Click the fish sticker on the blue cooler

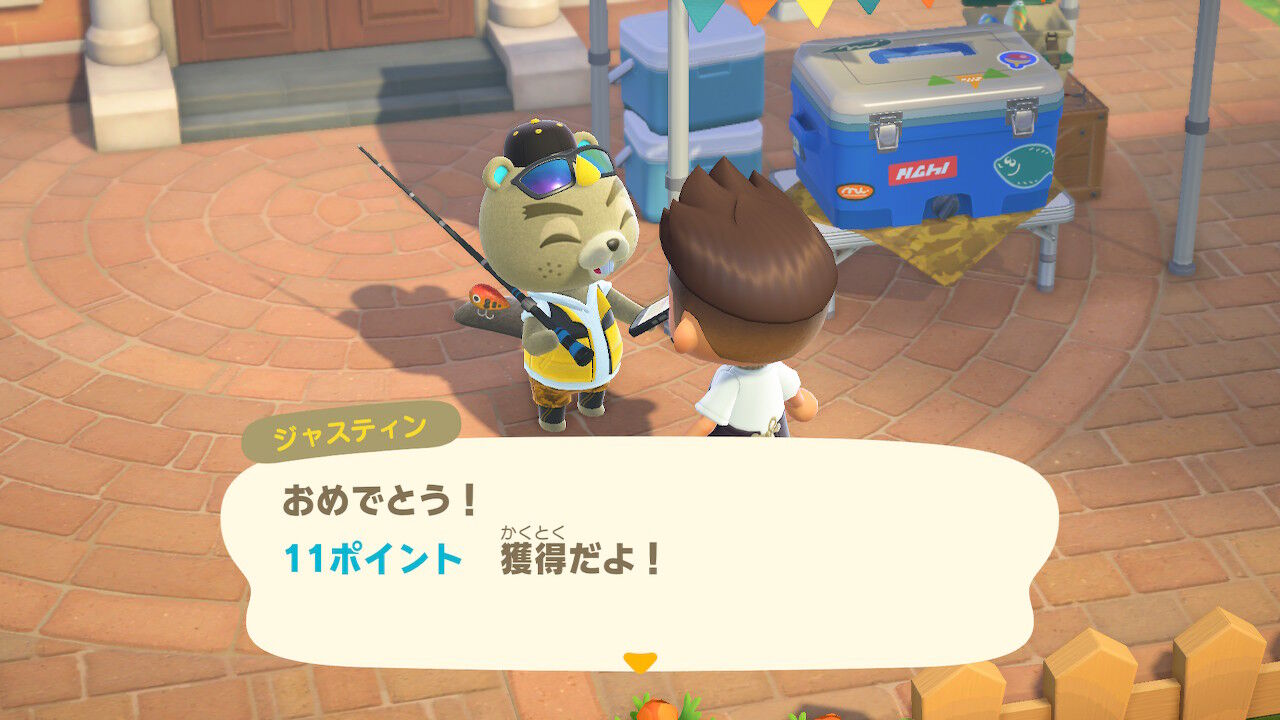click(1020, 167)
